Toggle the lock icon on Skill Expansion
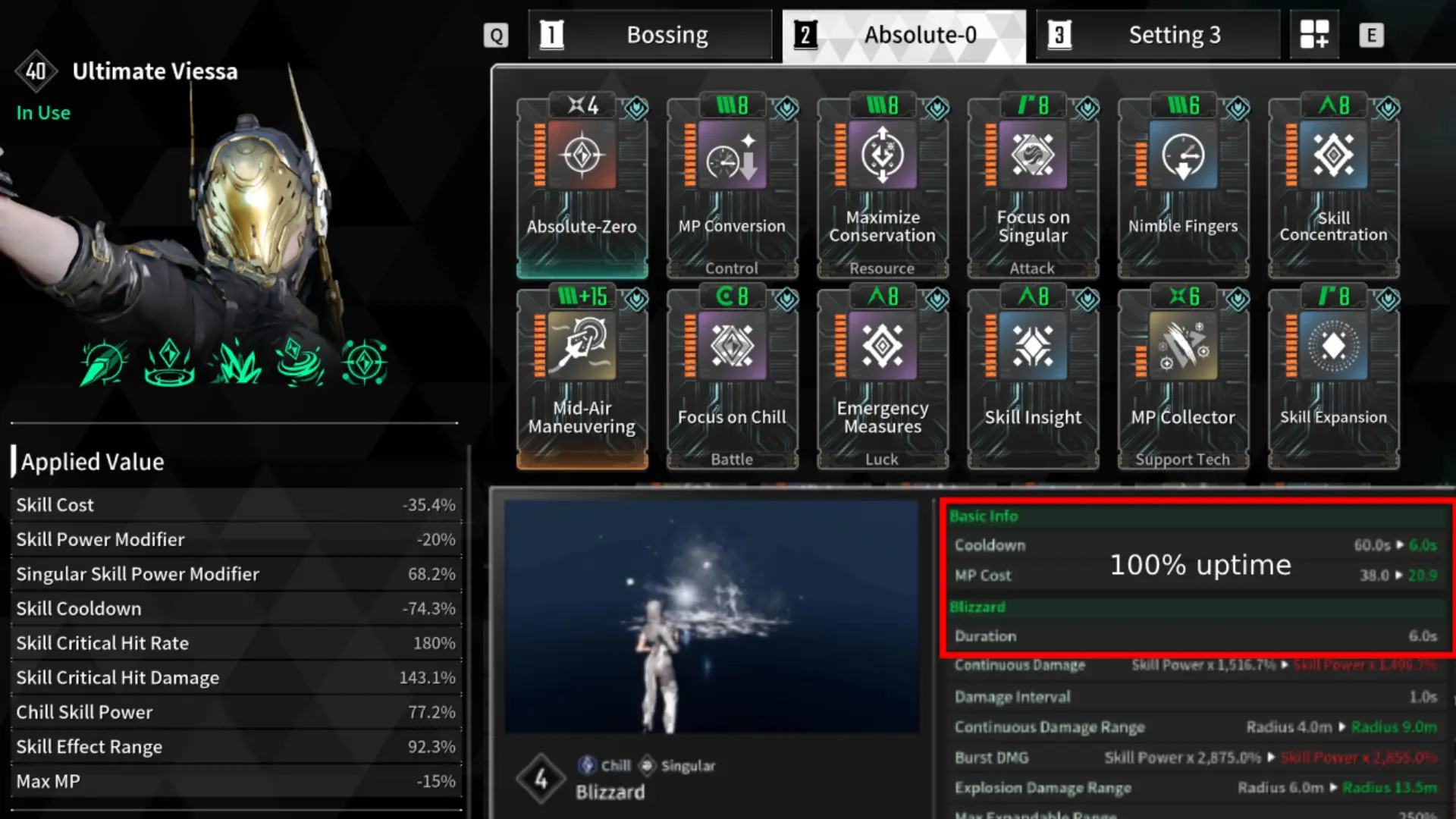Screen dimensions: 1456x819 pyautogui.click(x=1389, y=300)
